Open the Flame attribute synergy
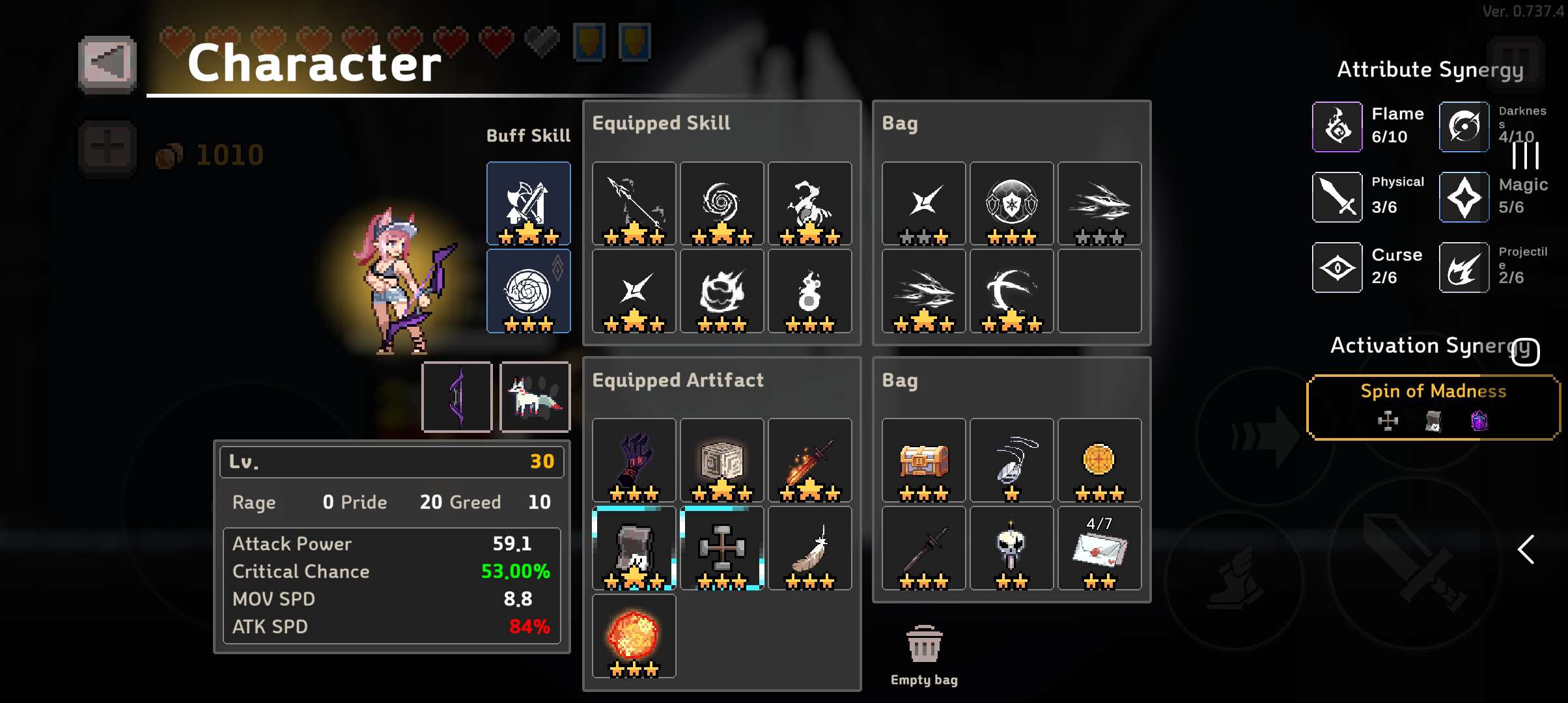The image size is (1568, 703). [1337, 126]
